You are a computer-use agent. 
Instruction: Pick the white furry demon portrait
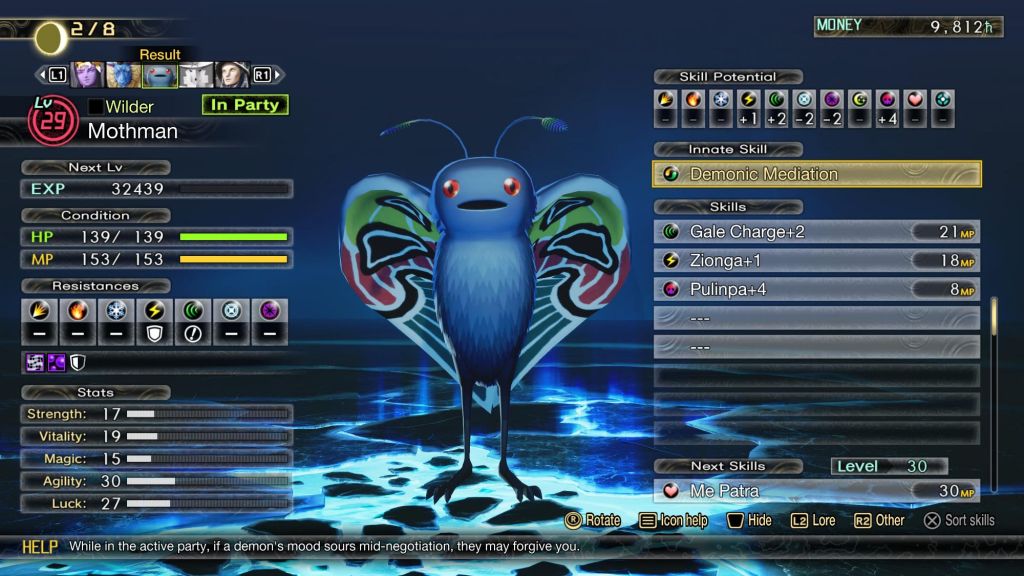click(x=196, y=75)
